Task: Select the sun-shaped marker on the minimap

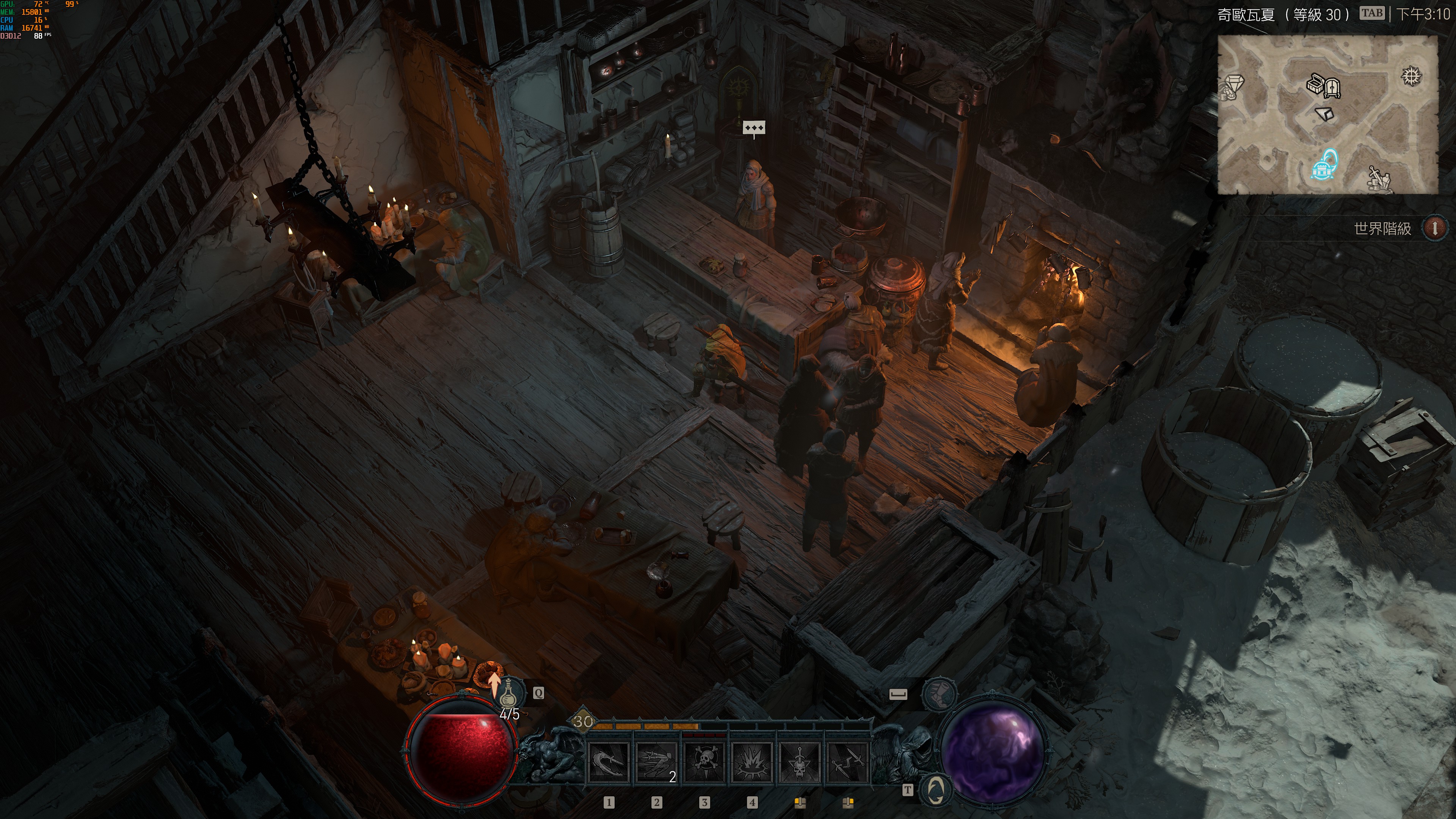Action: tap(1411, 76)
